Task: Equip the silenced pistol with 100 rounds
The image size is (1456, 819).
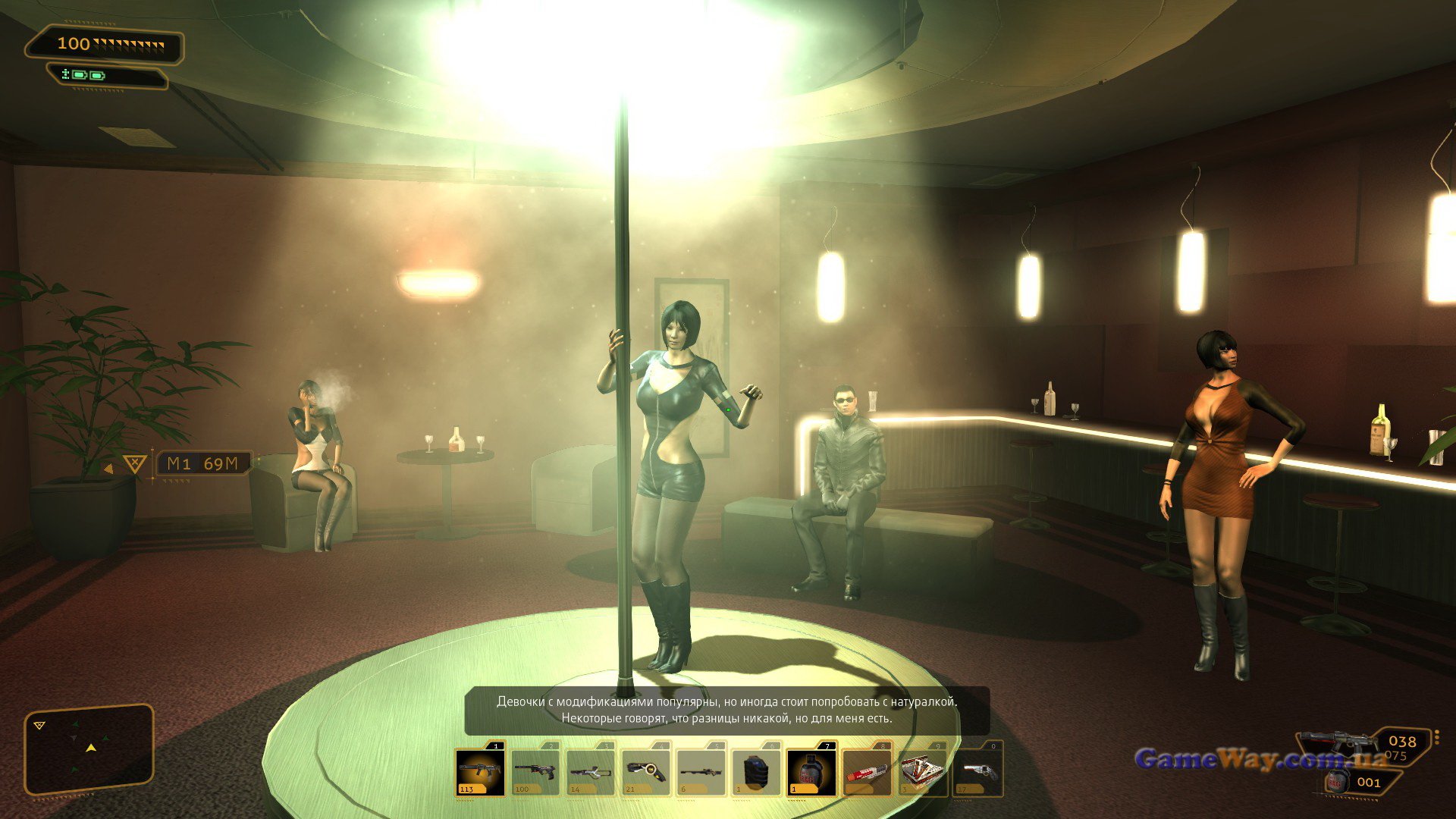Action: (x=535, y=772)
